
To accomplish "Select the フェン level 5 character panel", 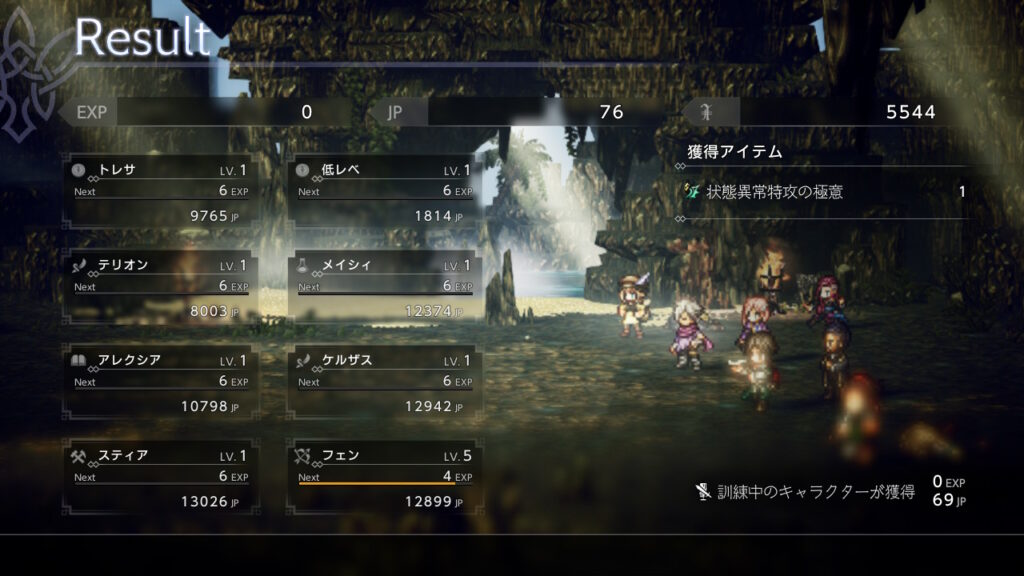I will point(384,478).
